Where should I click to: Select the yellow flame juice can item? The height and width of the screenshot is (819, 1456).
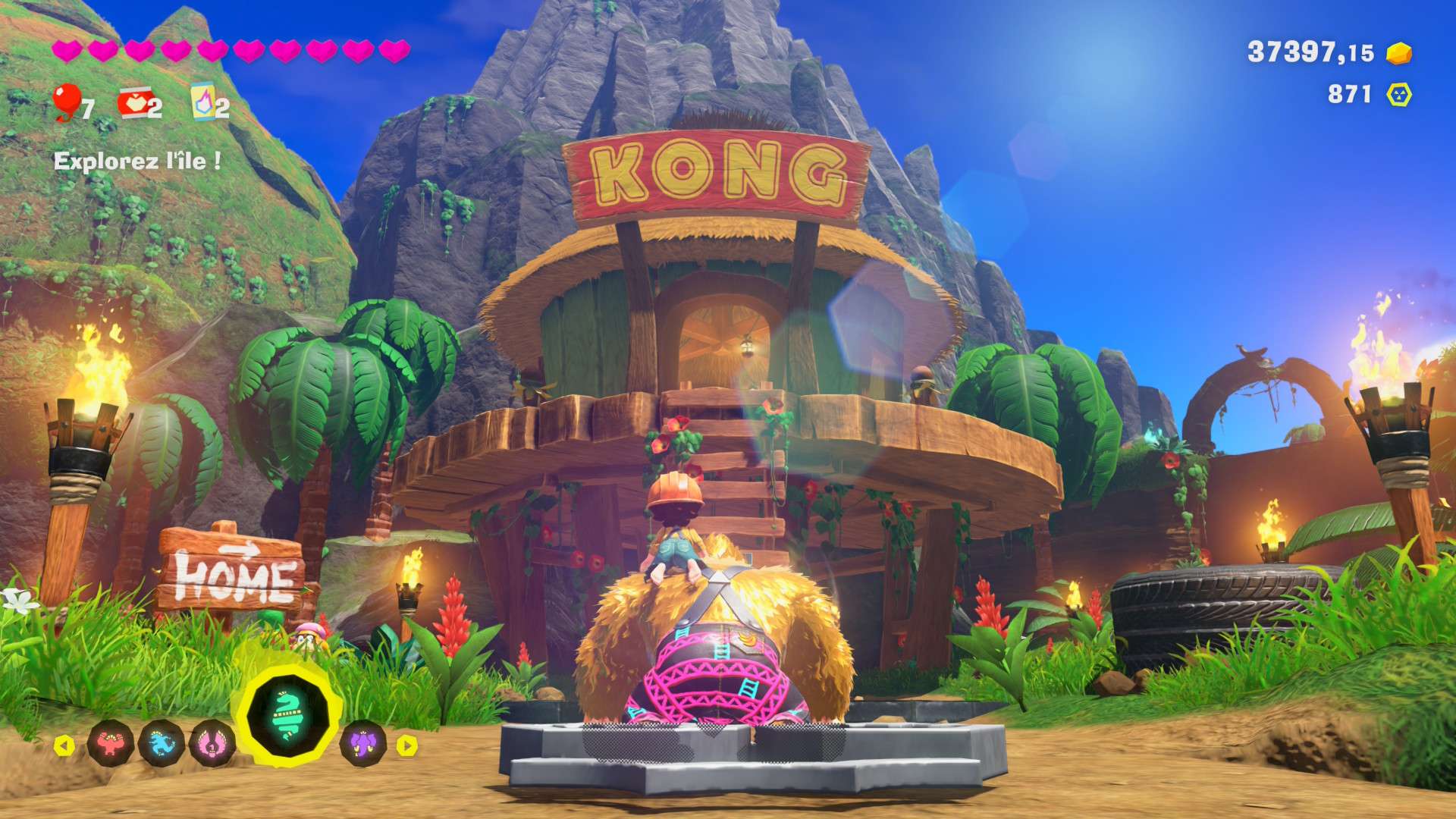tap(202, 102)
